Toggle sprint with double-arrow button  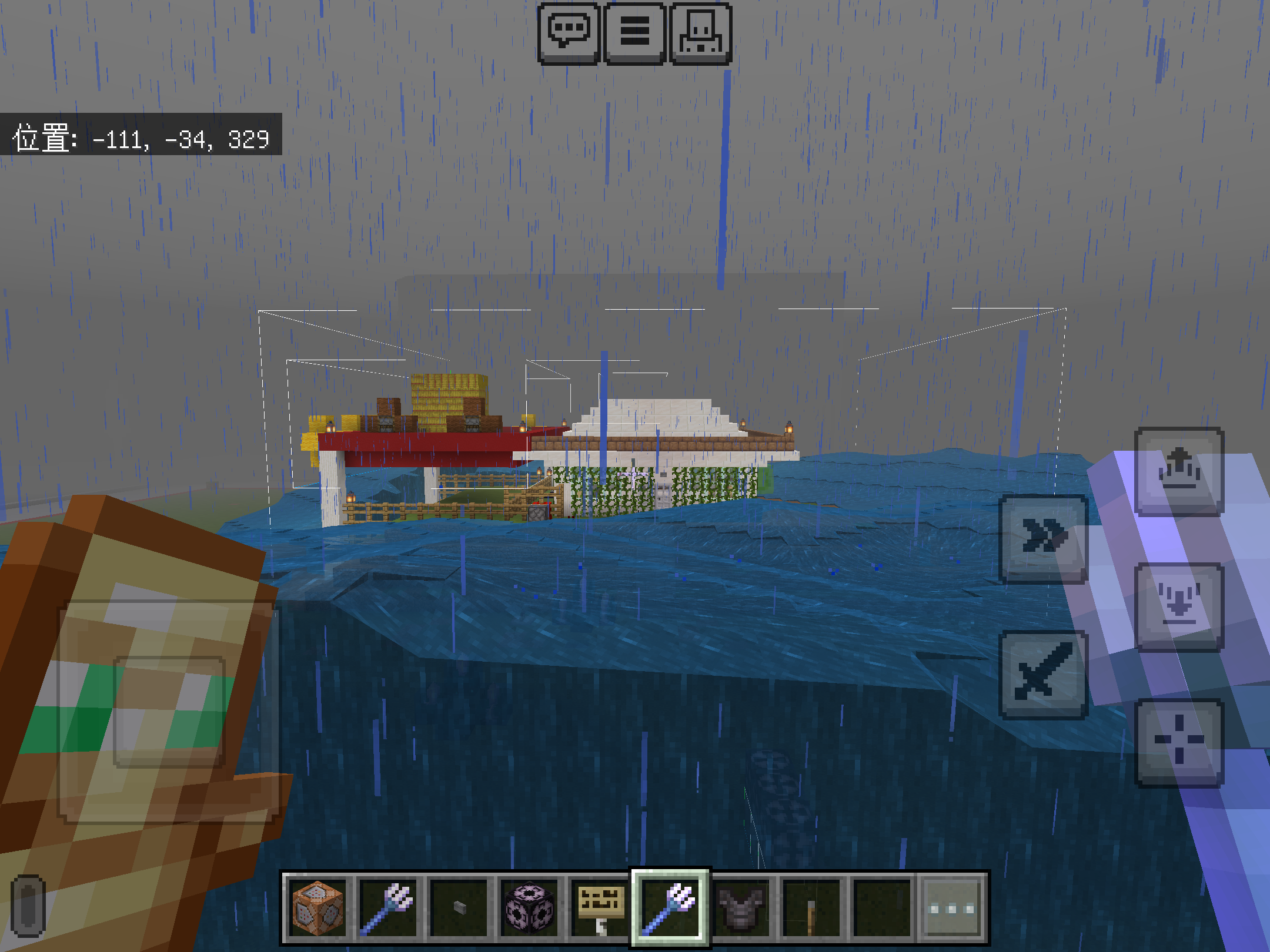pyautogui.click(x=1044, y=538)
